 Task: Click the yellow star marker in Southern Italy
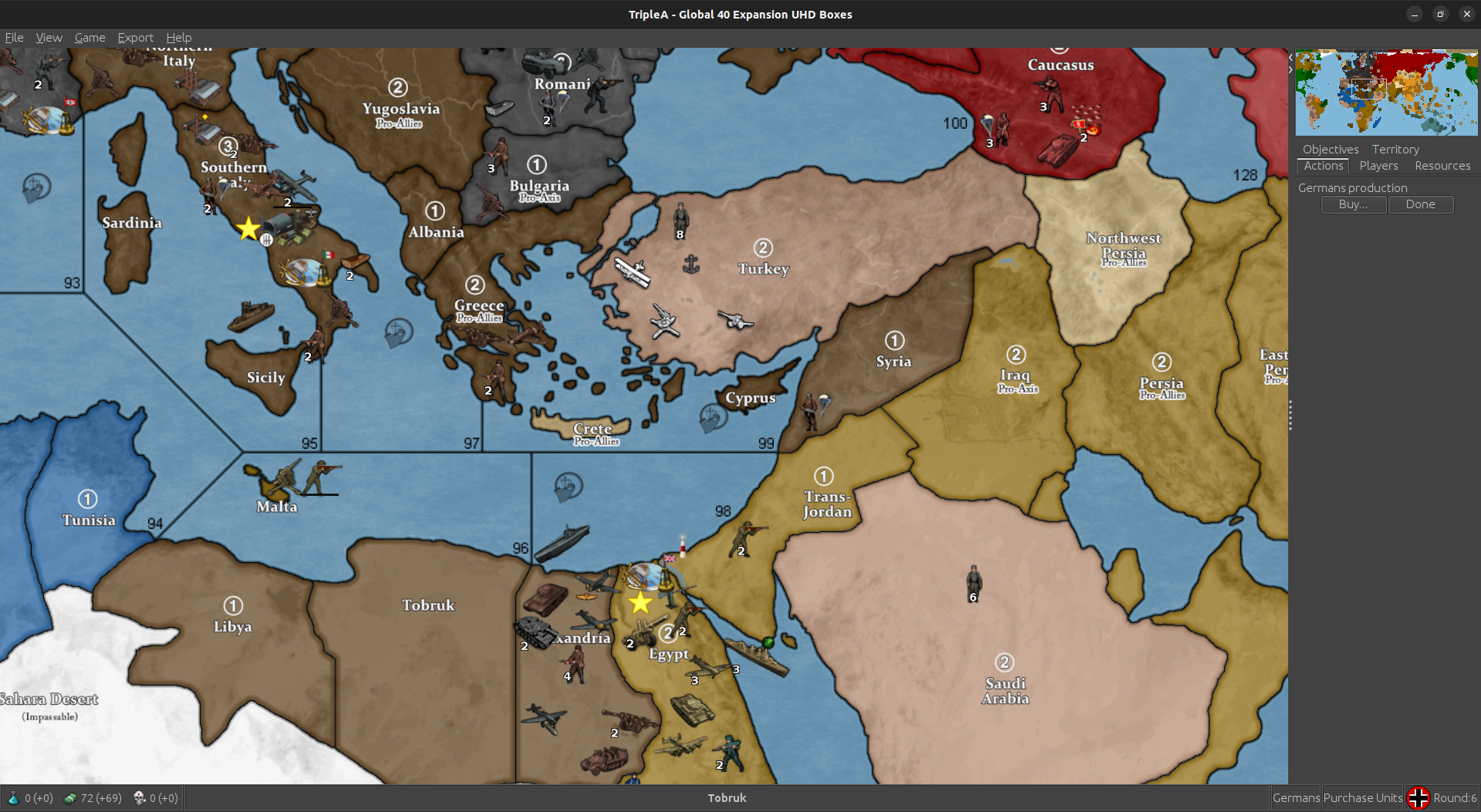point(248,227)
